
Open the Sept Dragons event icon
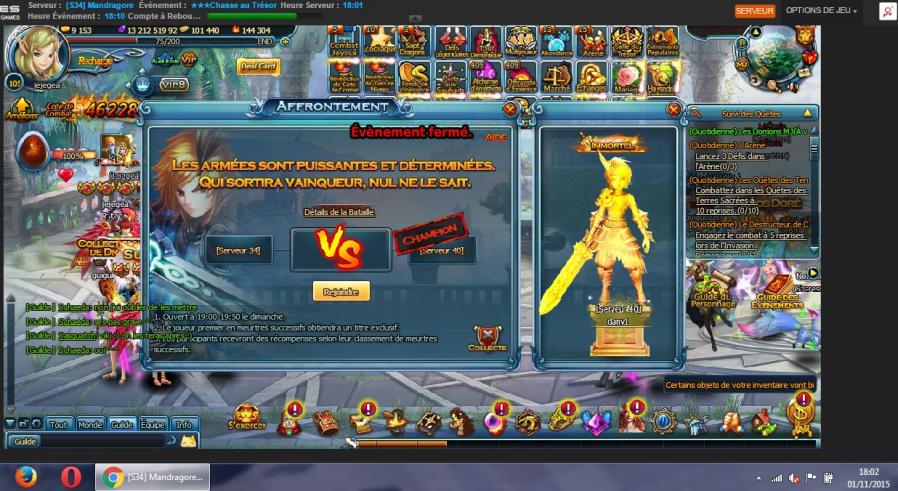point(415,42)
